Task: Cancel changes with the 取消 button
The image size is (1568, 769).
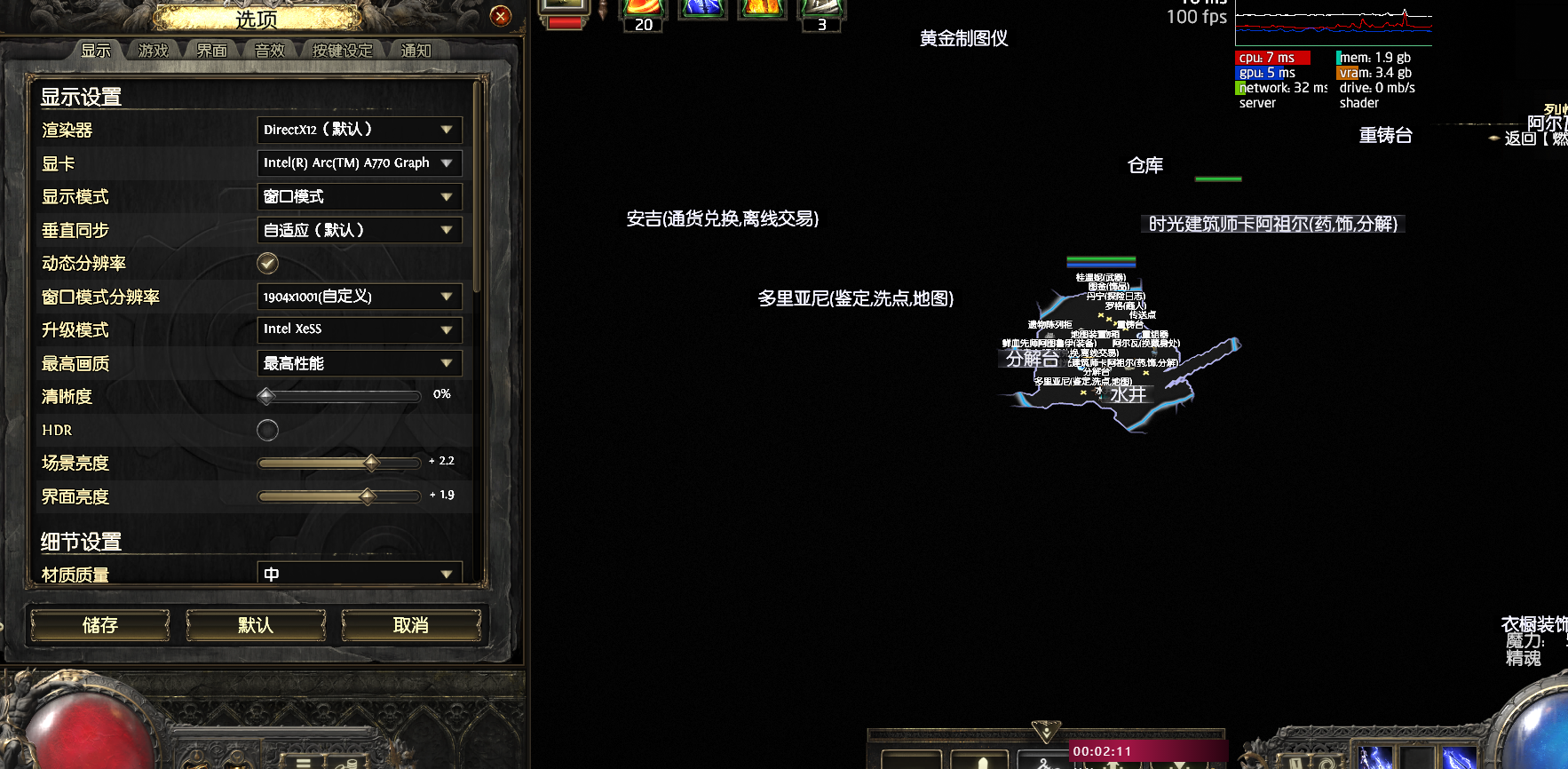Action: click(x=411, y=625)
